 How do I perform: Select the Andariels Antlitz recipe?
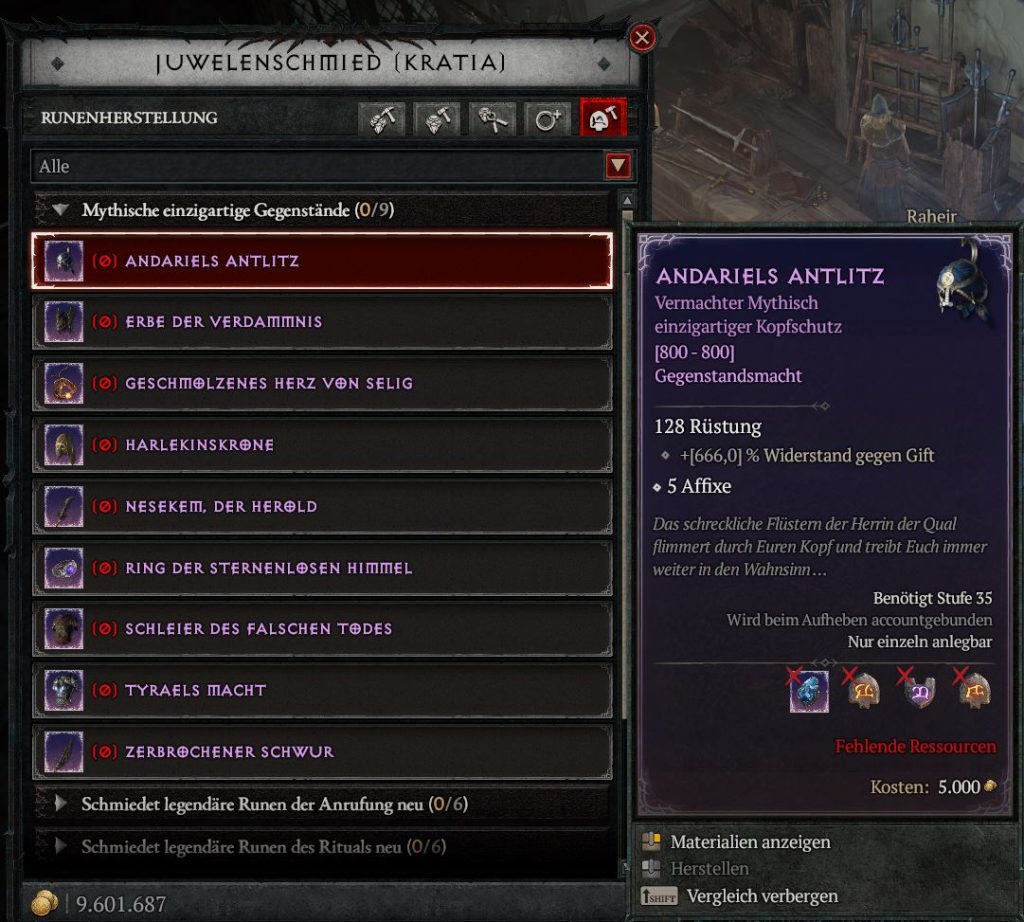(x=322, y=261)
